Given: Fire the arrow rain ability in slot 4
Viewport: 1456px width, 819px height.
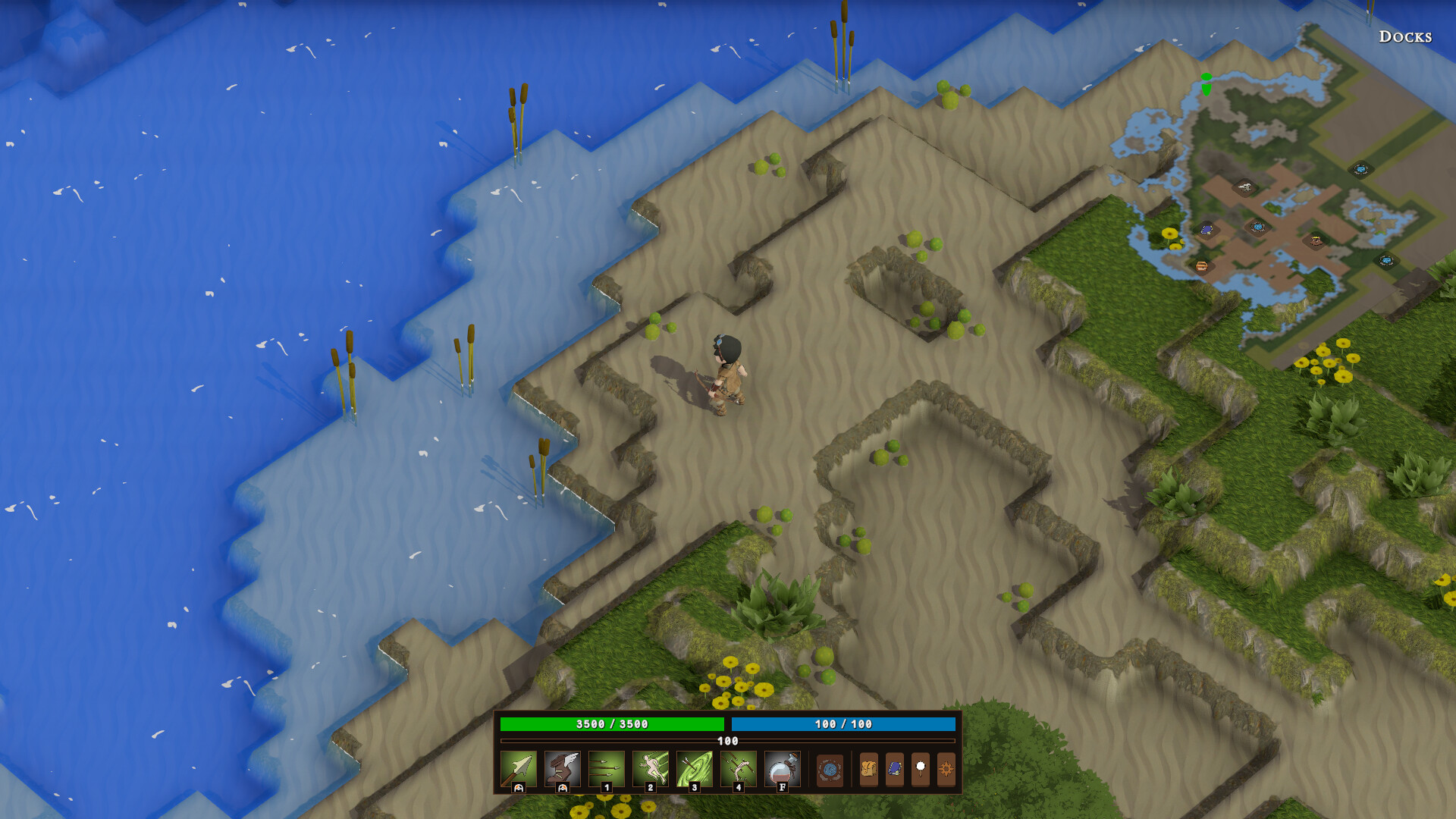Looking at the screenshot, I should click(x=737, y=770).
